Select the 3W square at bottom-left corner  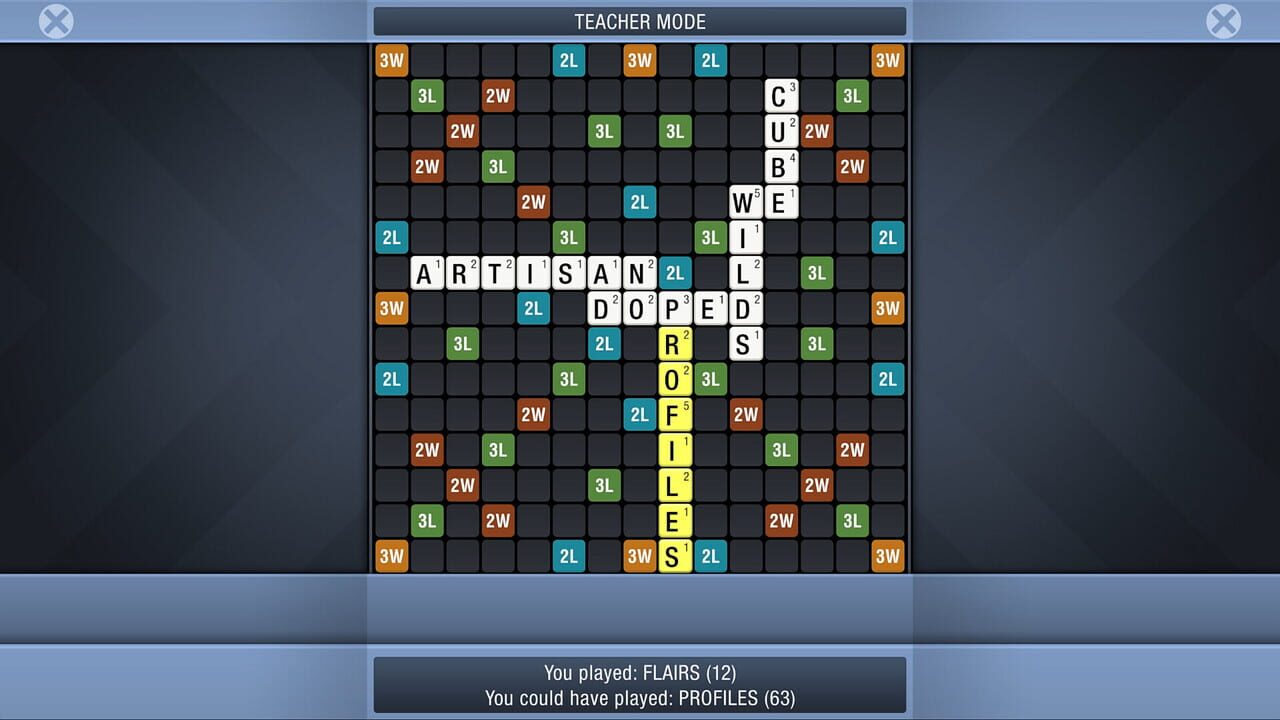[x=391, y=556]
